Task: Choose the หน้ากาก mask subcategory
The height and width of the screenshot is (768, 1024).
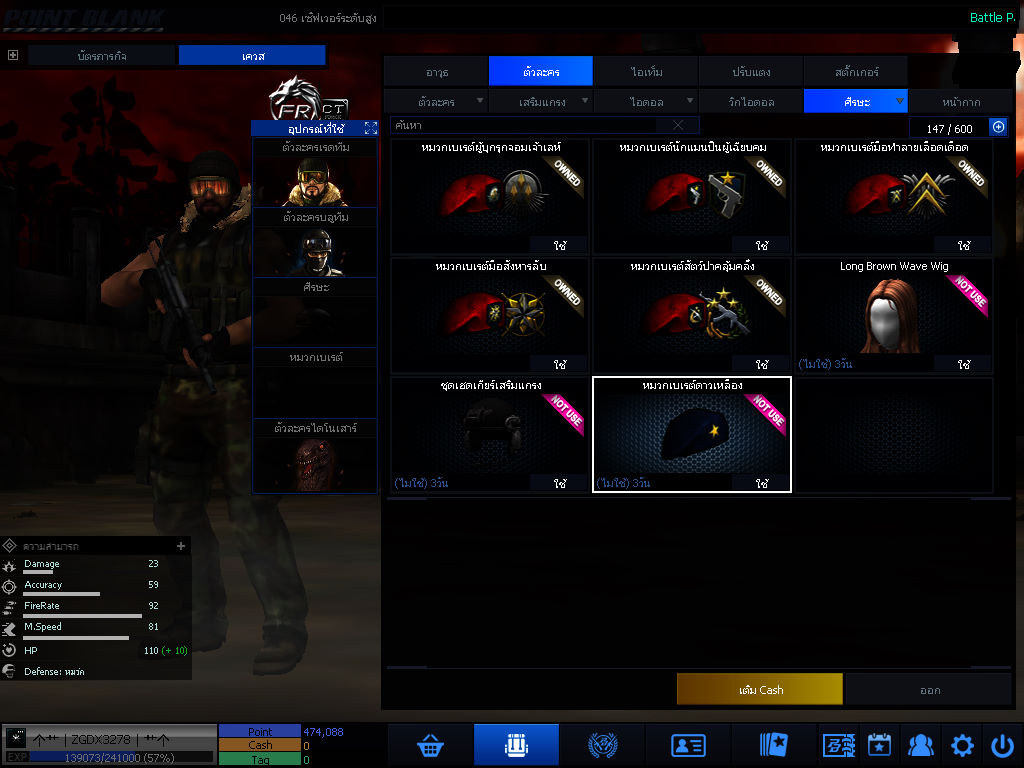Action: click(960, 102)
